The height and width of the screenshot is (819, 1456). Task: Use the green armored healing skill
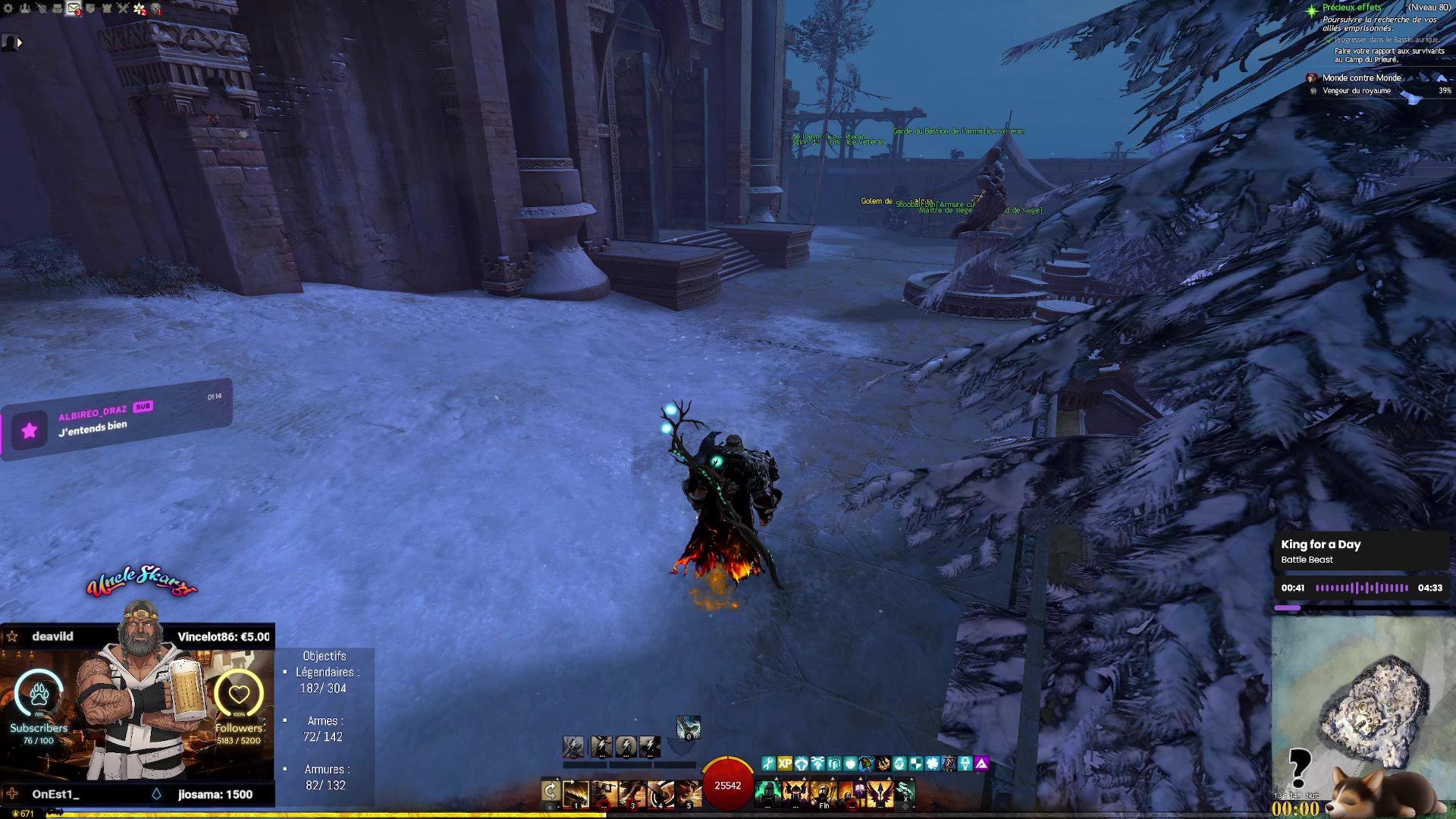[x=767, y=793]
